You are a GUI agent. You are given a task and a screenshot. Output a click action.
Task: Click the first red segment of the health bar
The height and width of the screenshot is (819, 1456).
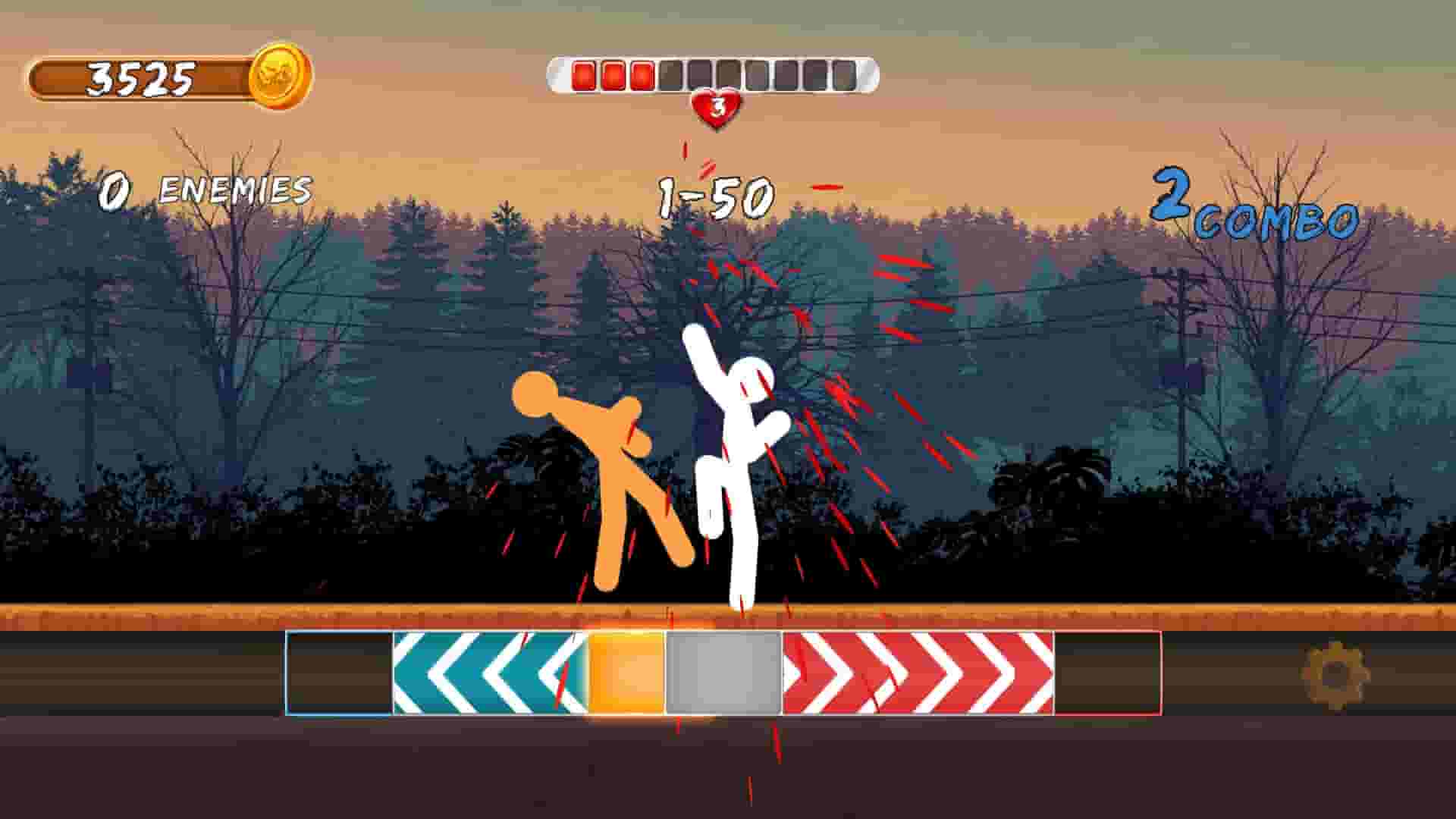tap(584, 74)
